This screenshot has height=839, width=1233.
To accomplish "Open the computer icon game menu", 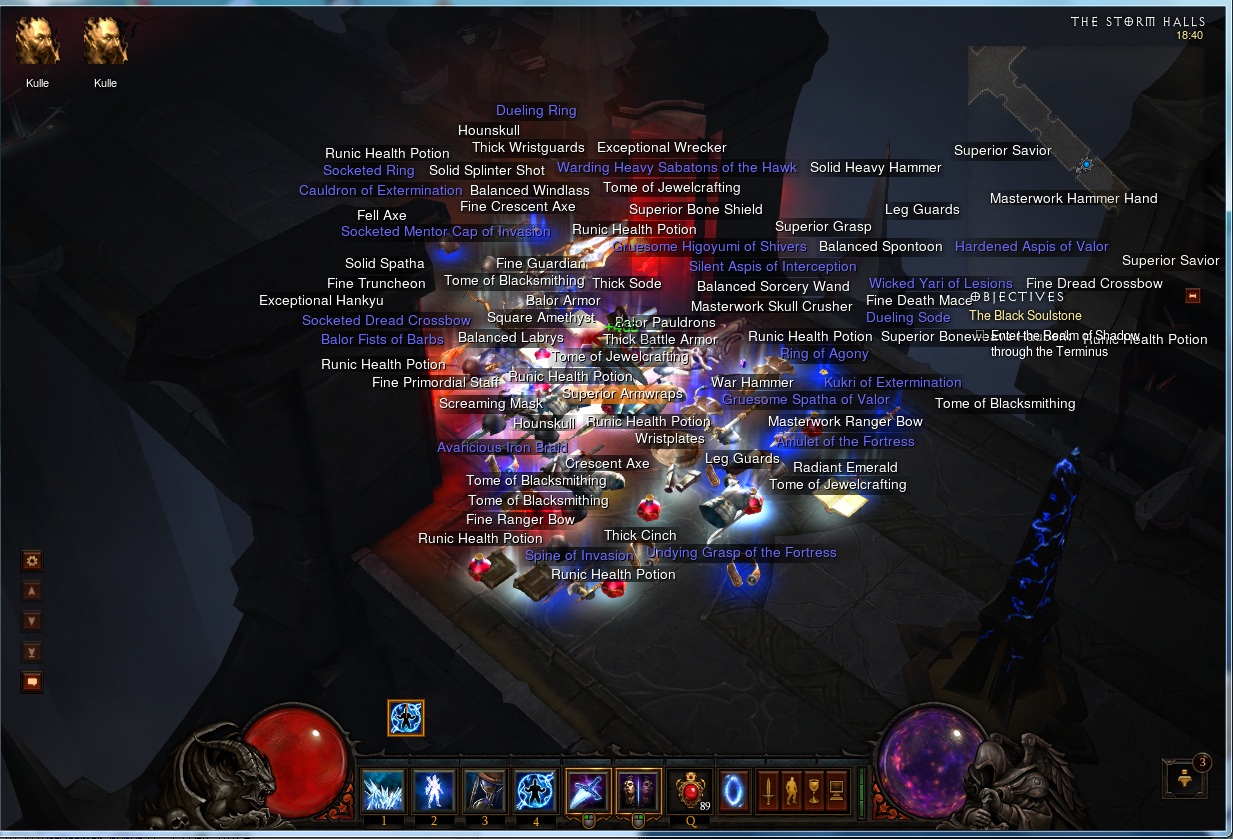I will click(836, 791).
